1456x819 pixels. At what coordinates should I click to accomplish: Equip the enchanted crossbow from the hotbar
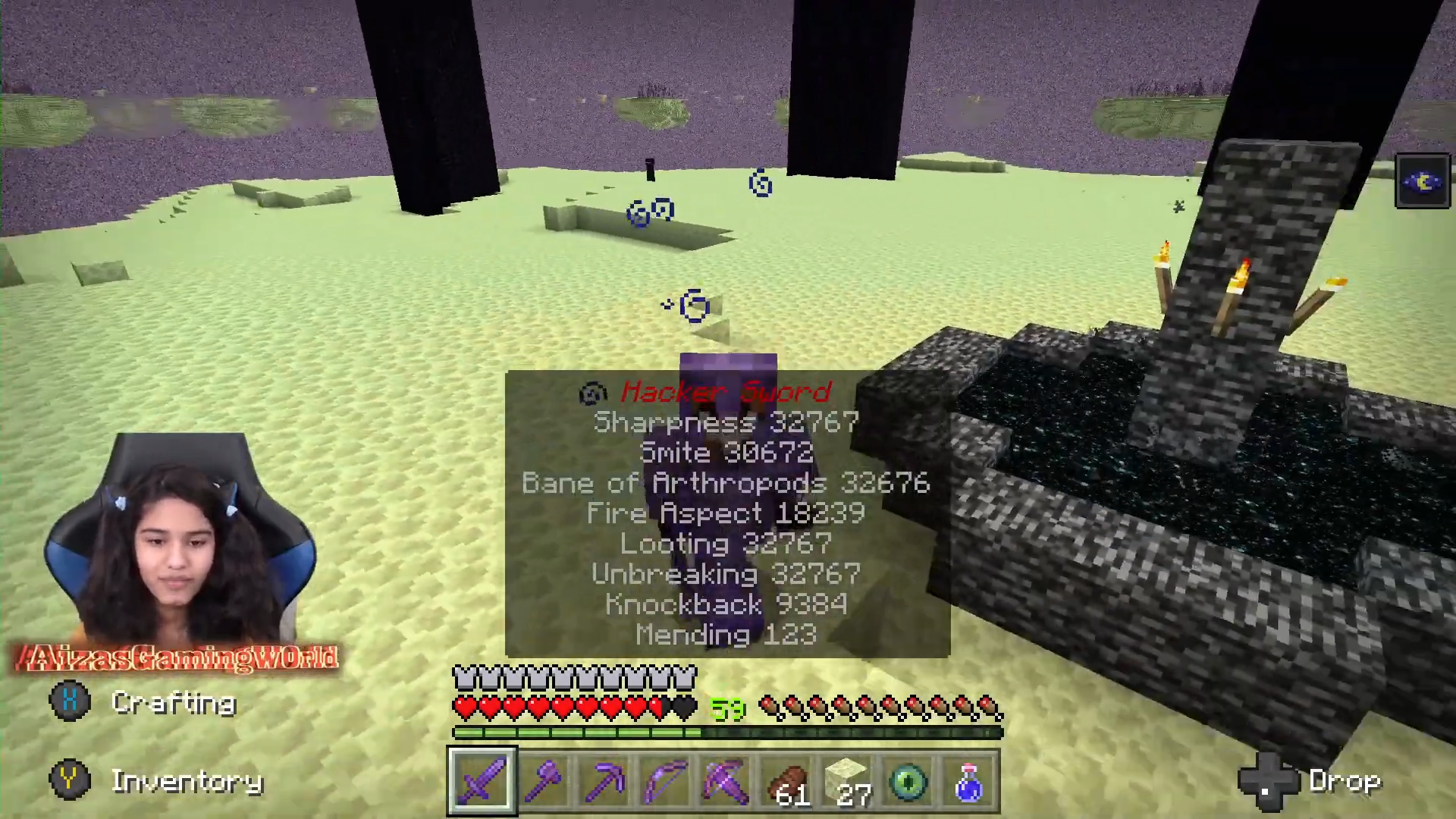coord(726,781)
